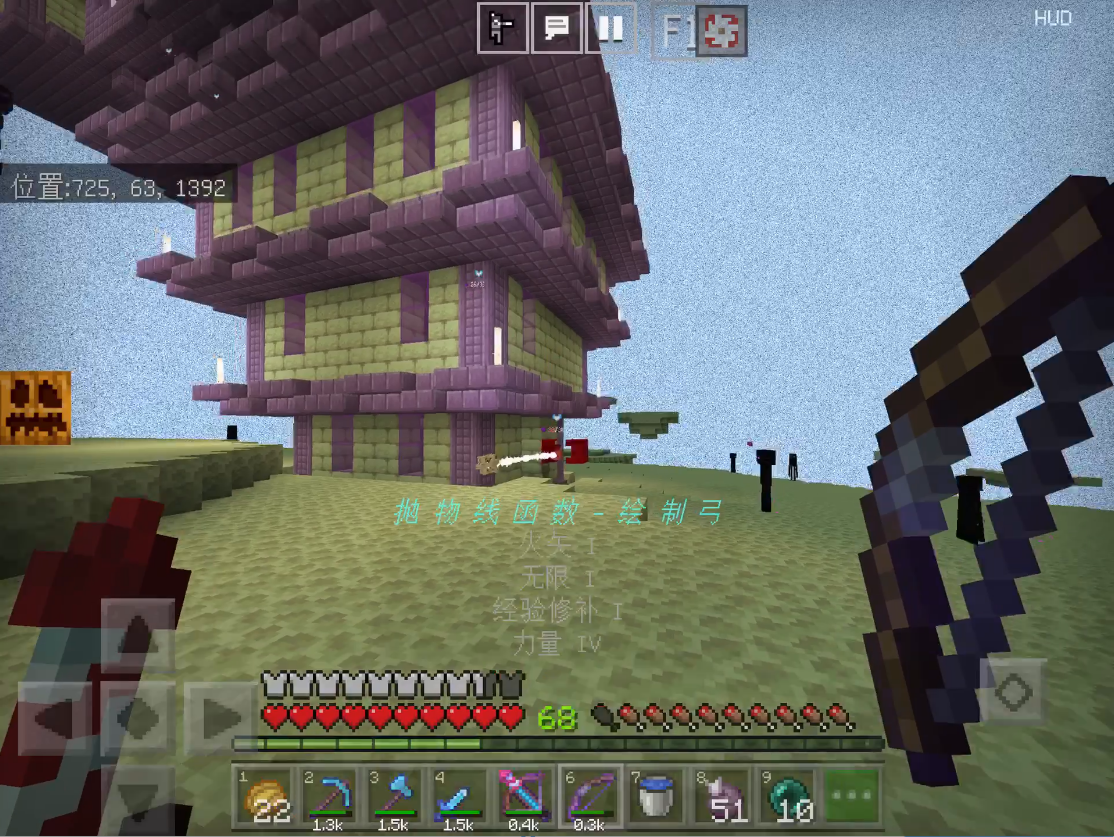Tap the jump button with the diamond
Image resolution: width=1114 pixels, height=837 pixels.
point(1012,690)
